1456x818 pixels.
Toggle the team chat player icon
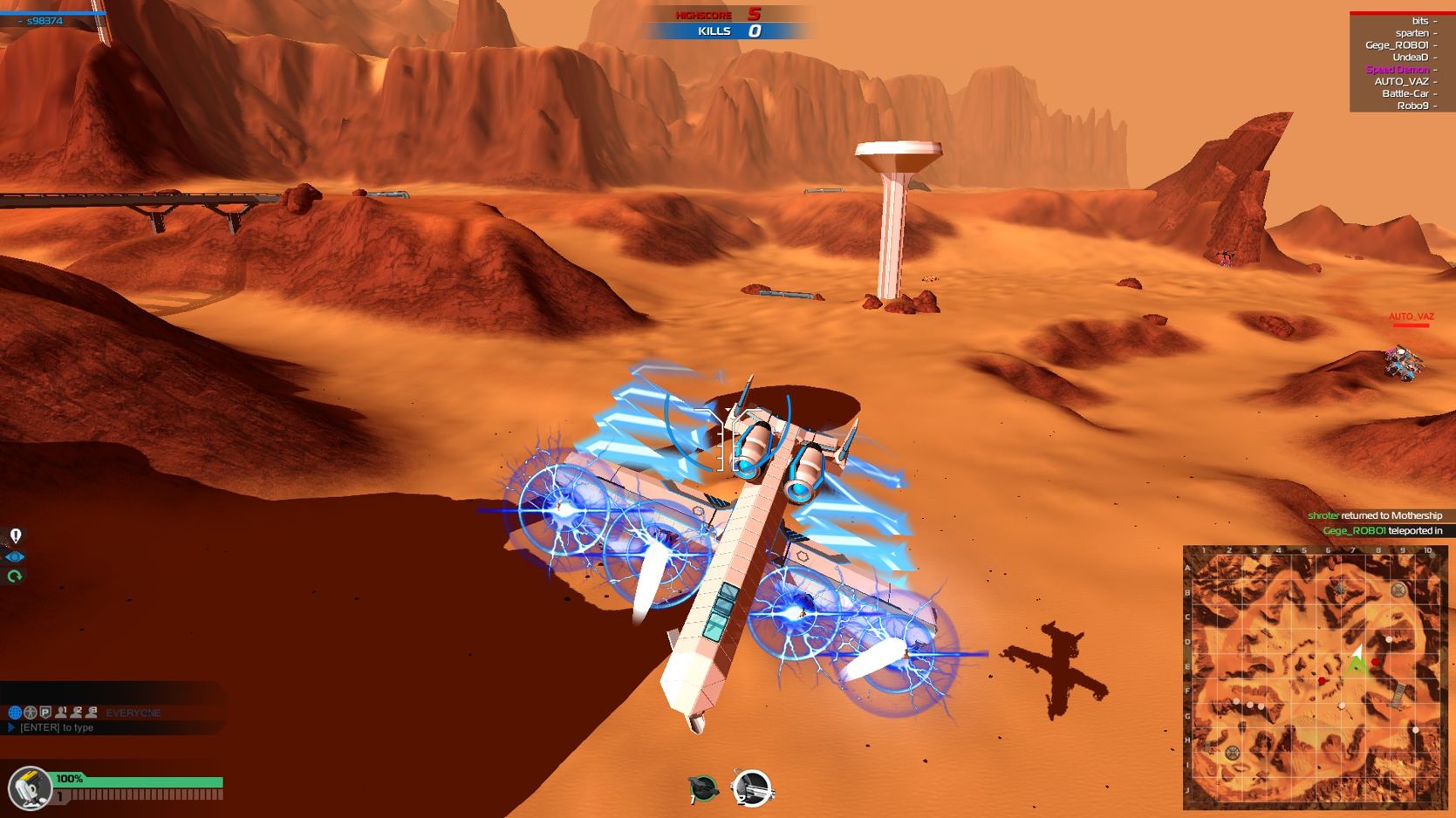29,712
